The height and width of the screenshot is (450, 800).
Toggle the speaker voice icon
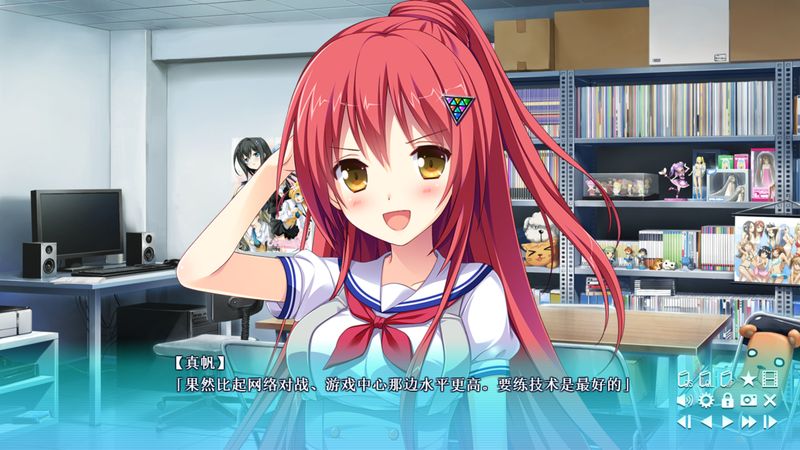[685, 400]
